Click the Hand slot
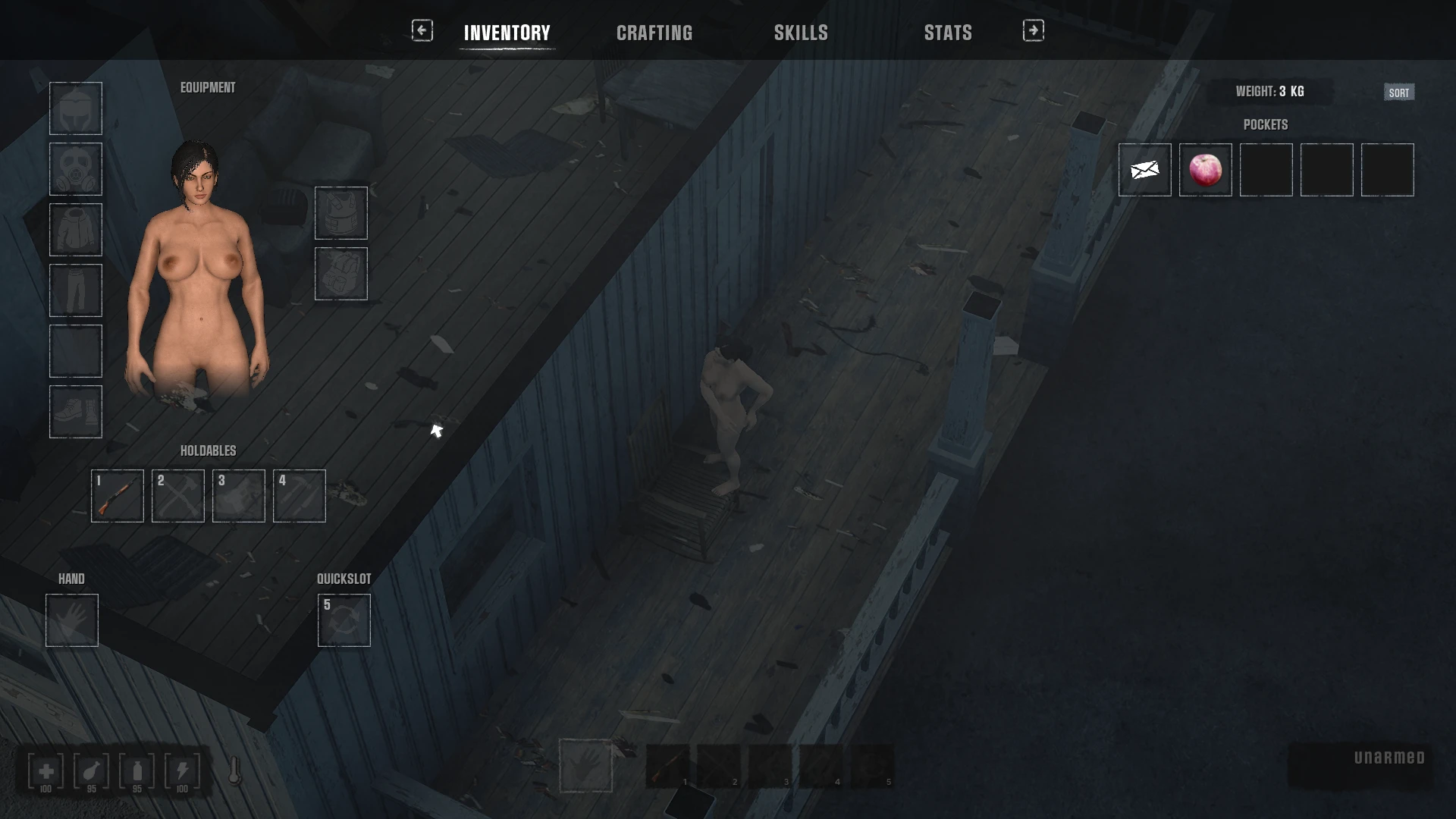This screenshot has height=819, width=1456. (x=72, y=620)
